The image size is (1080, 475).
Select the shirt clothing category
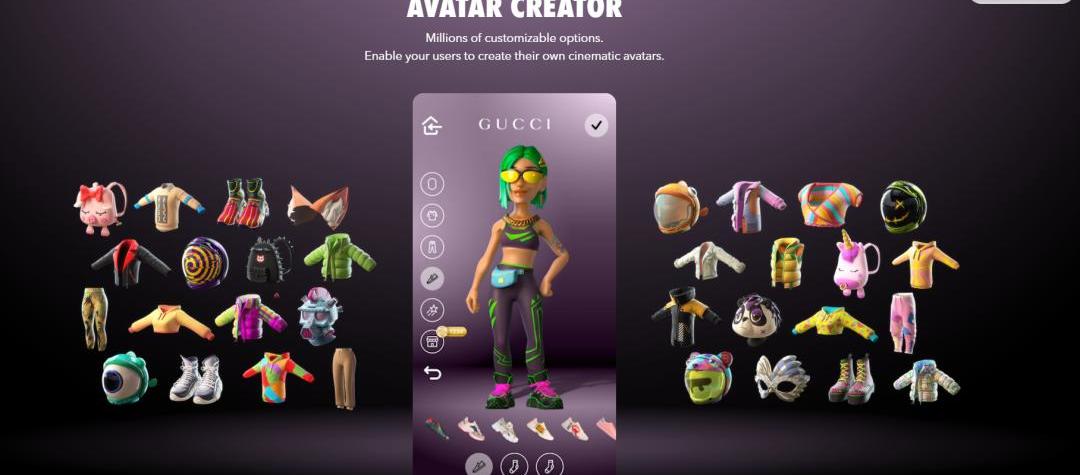[x=432, y=216]
